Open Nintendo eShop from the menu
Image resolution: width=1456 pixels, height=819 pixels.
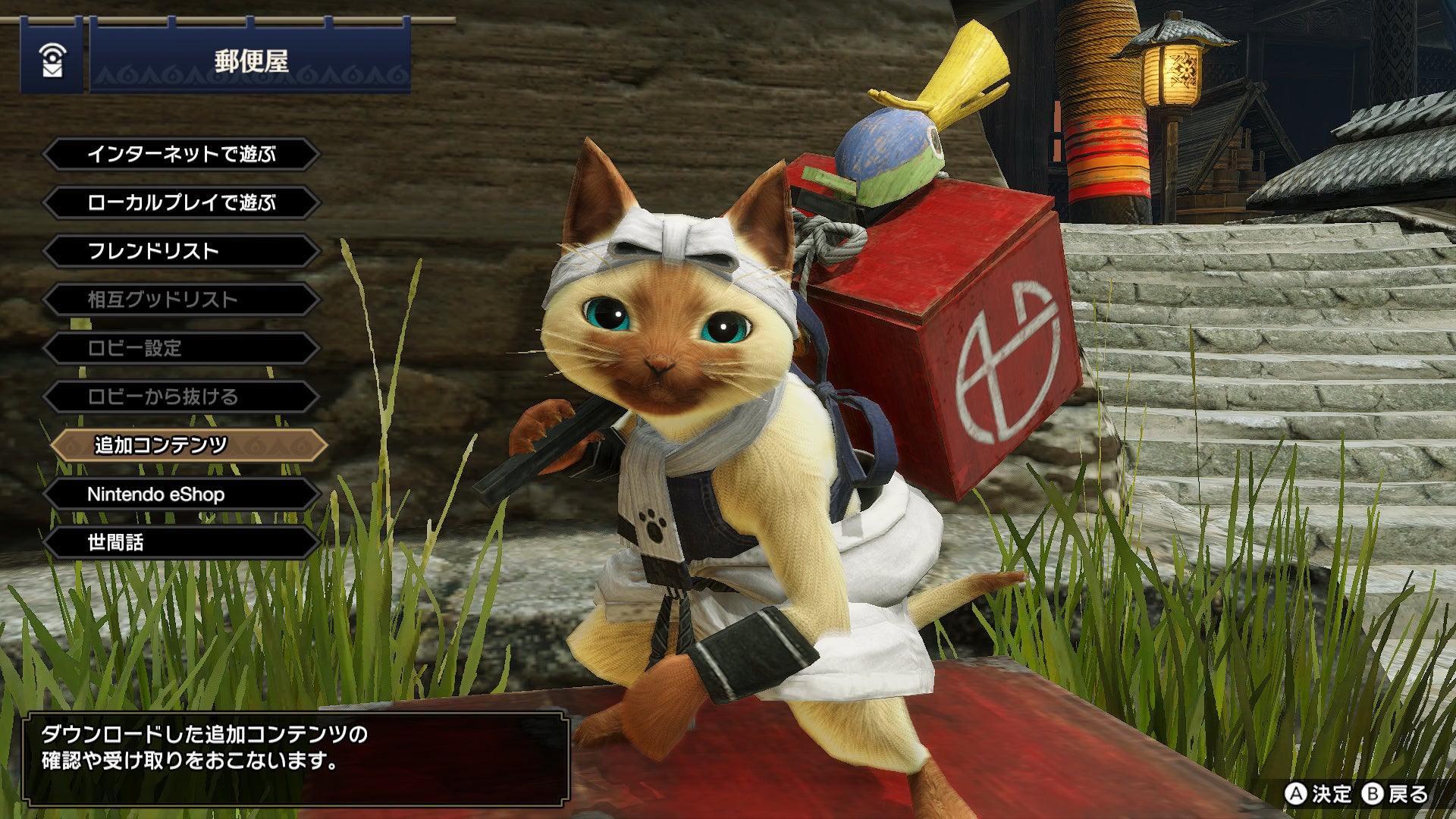(x=181, y=494)
